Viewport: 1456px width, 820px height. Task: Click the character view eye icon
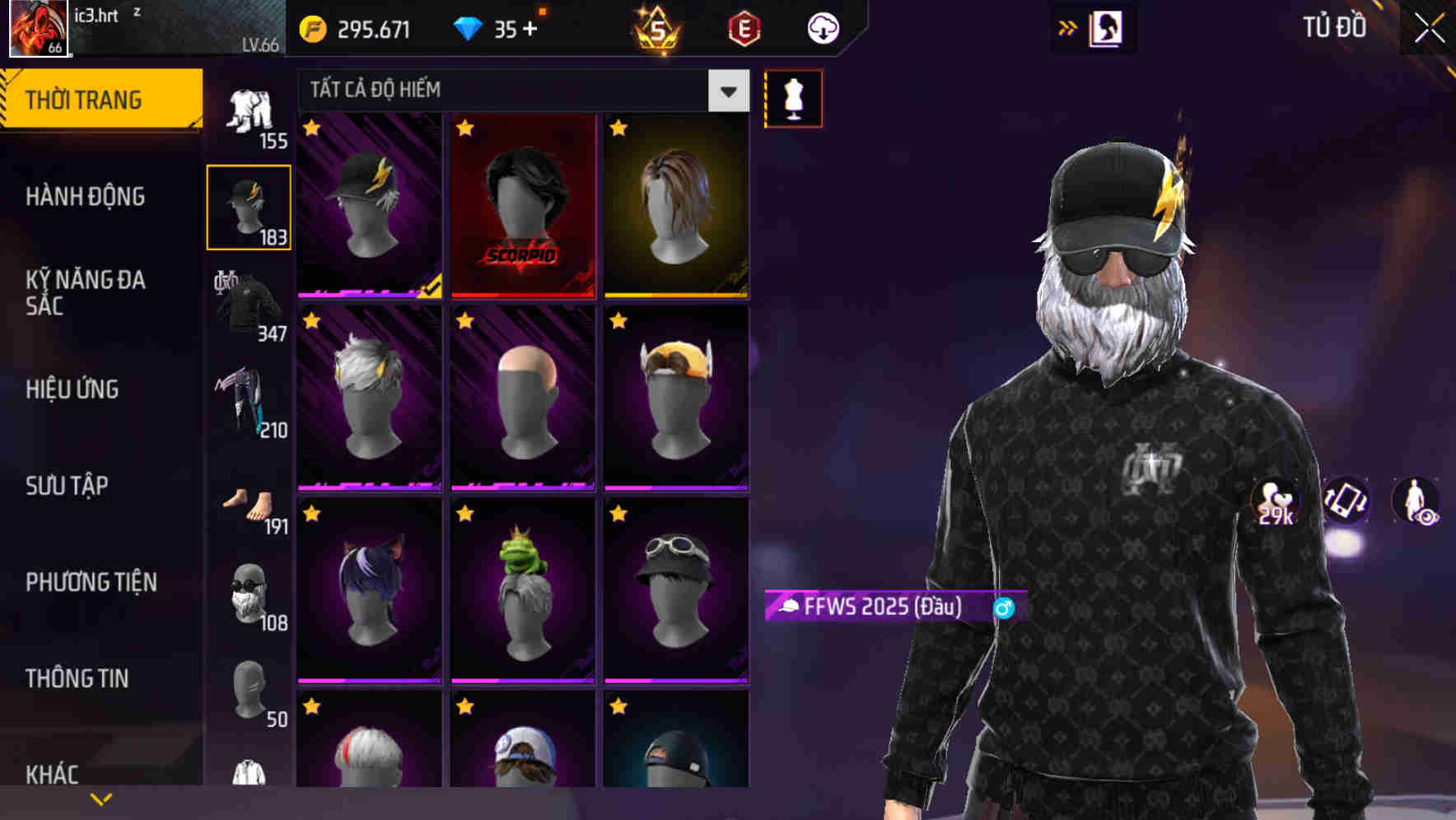(x=1414, y=502)
